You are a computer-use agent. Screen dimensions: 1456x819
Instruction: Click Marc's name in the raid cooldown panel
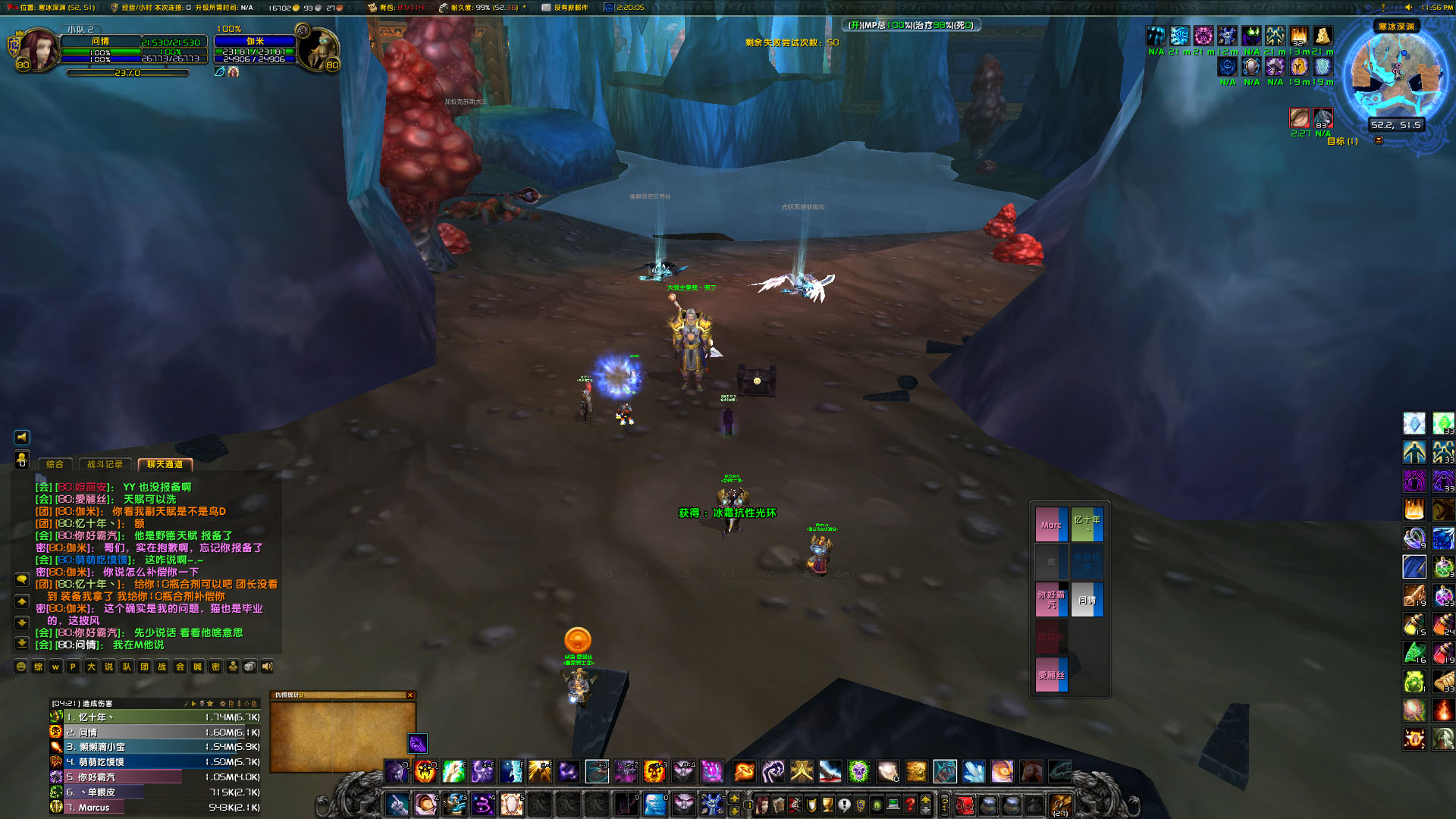click(x=1051, y=524)
